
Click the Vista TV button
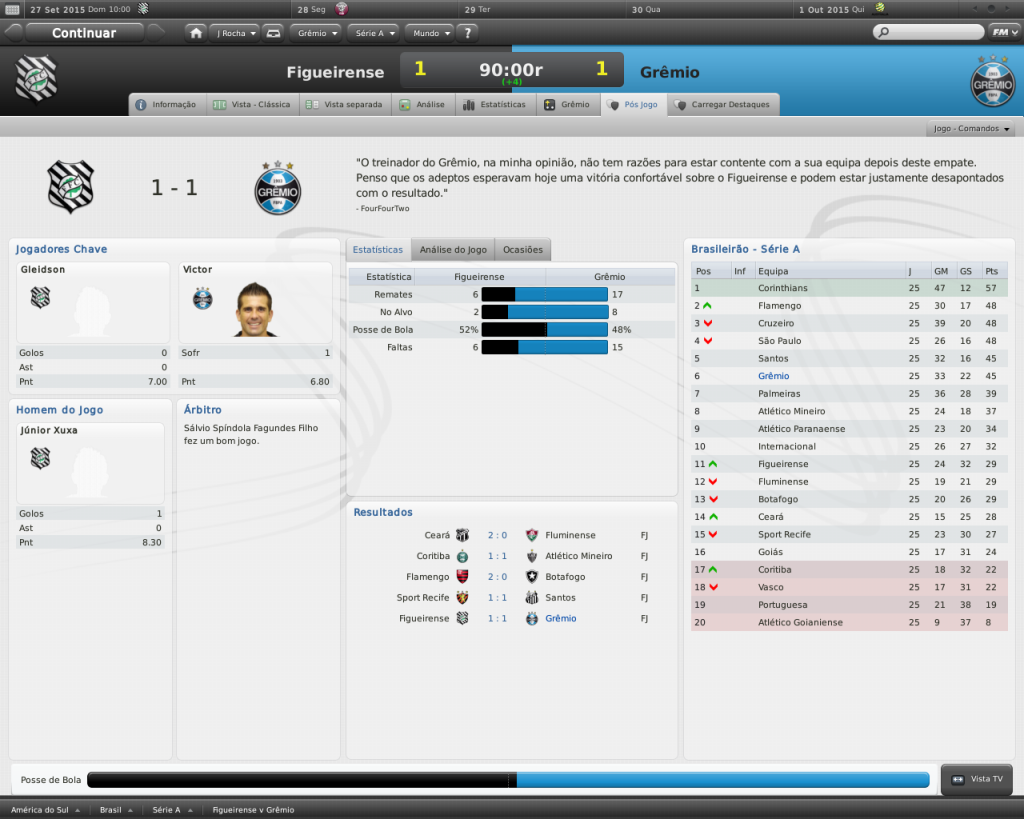(x=978, y=779)
